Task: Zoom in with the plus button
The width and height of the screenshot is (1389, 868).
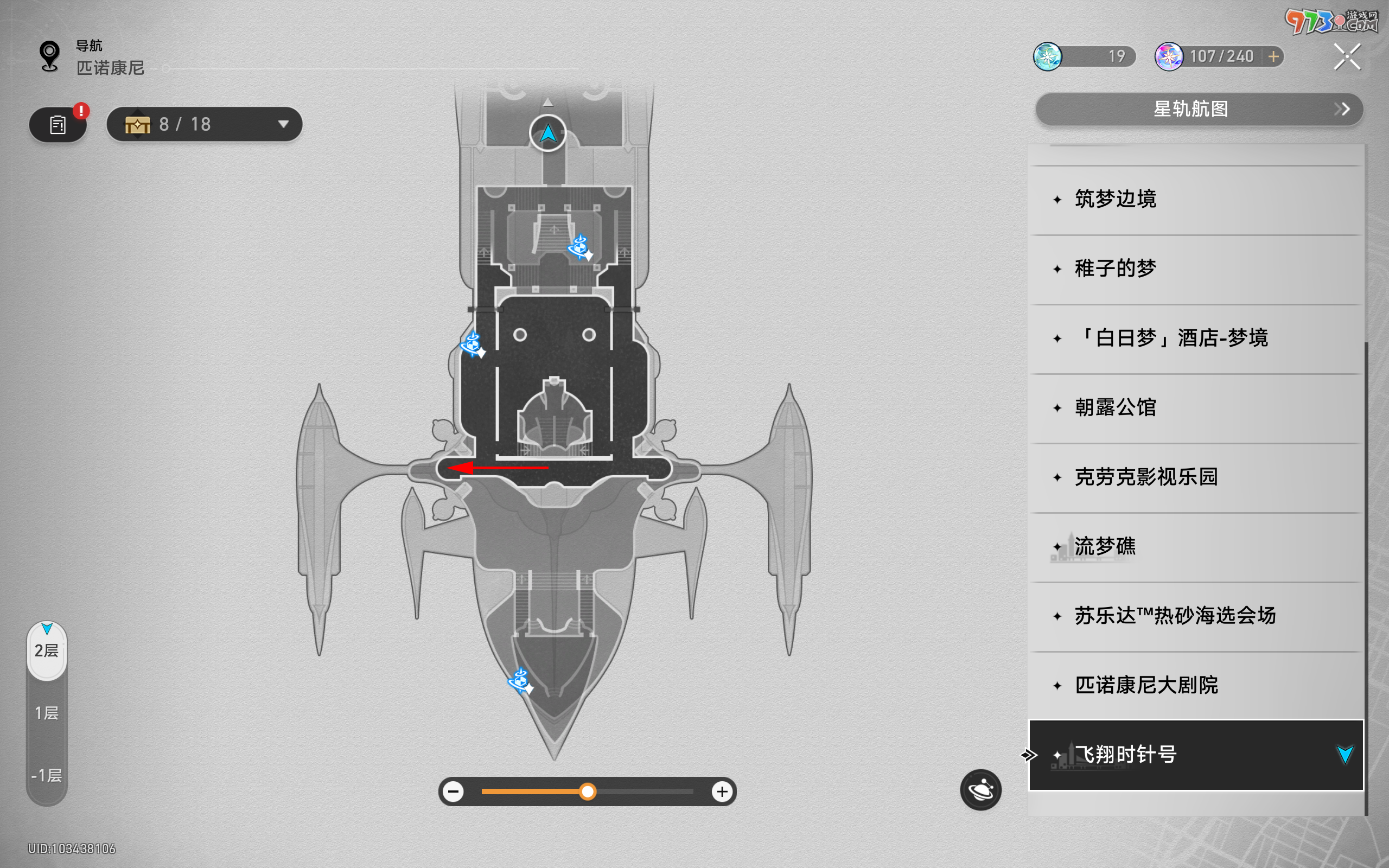Action: coord(722,792)
